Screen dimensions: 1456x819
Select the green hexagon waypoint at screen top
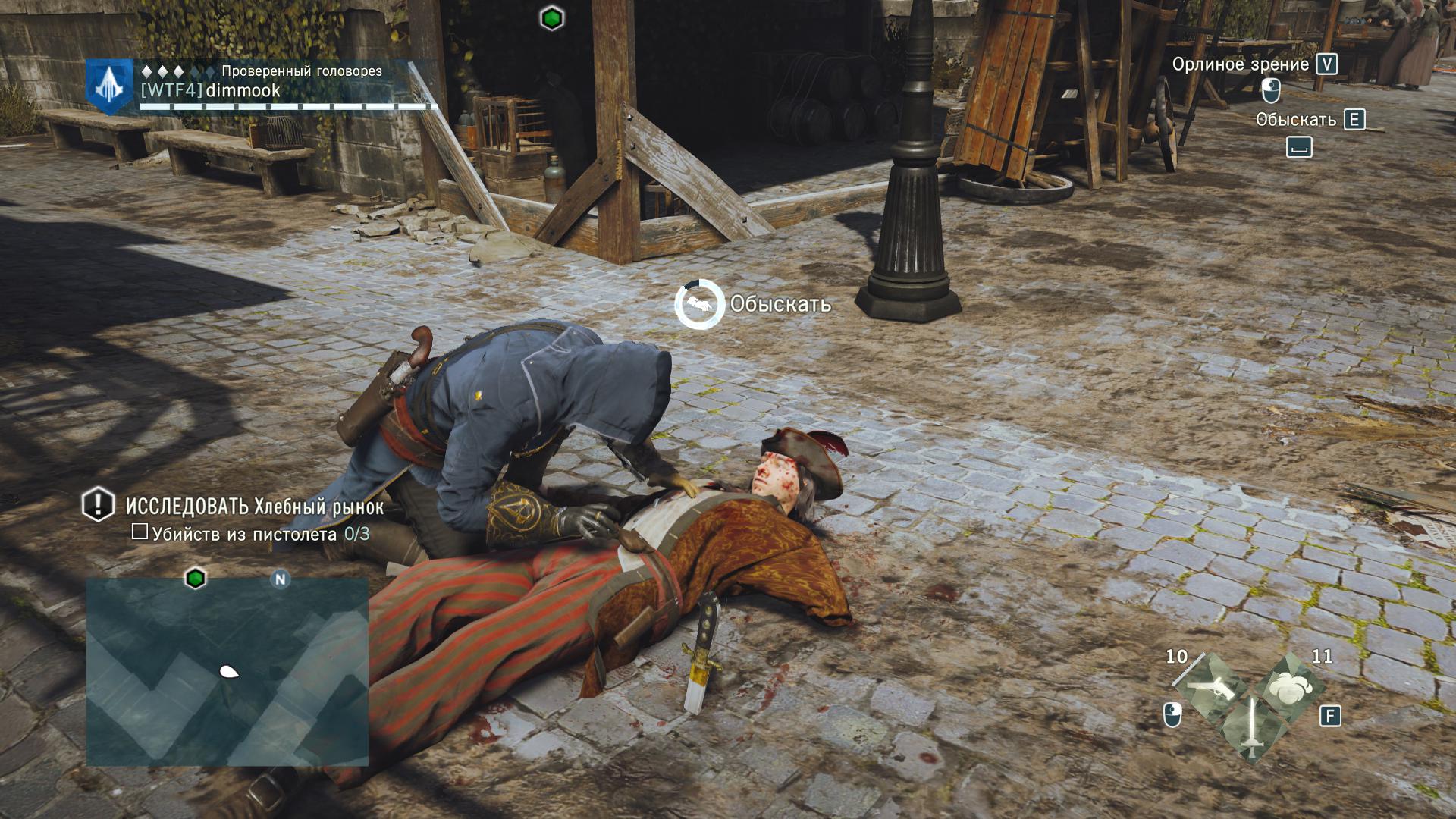click(x=551, y=18)
